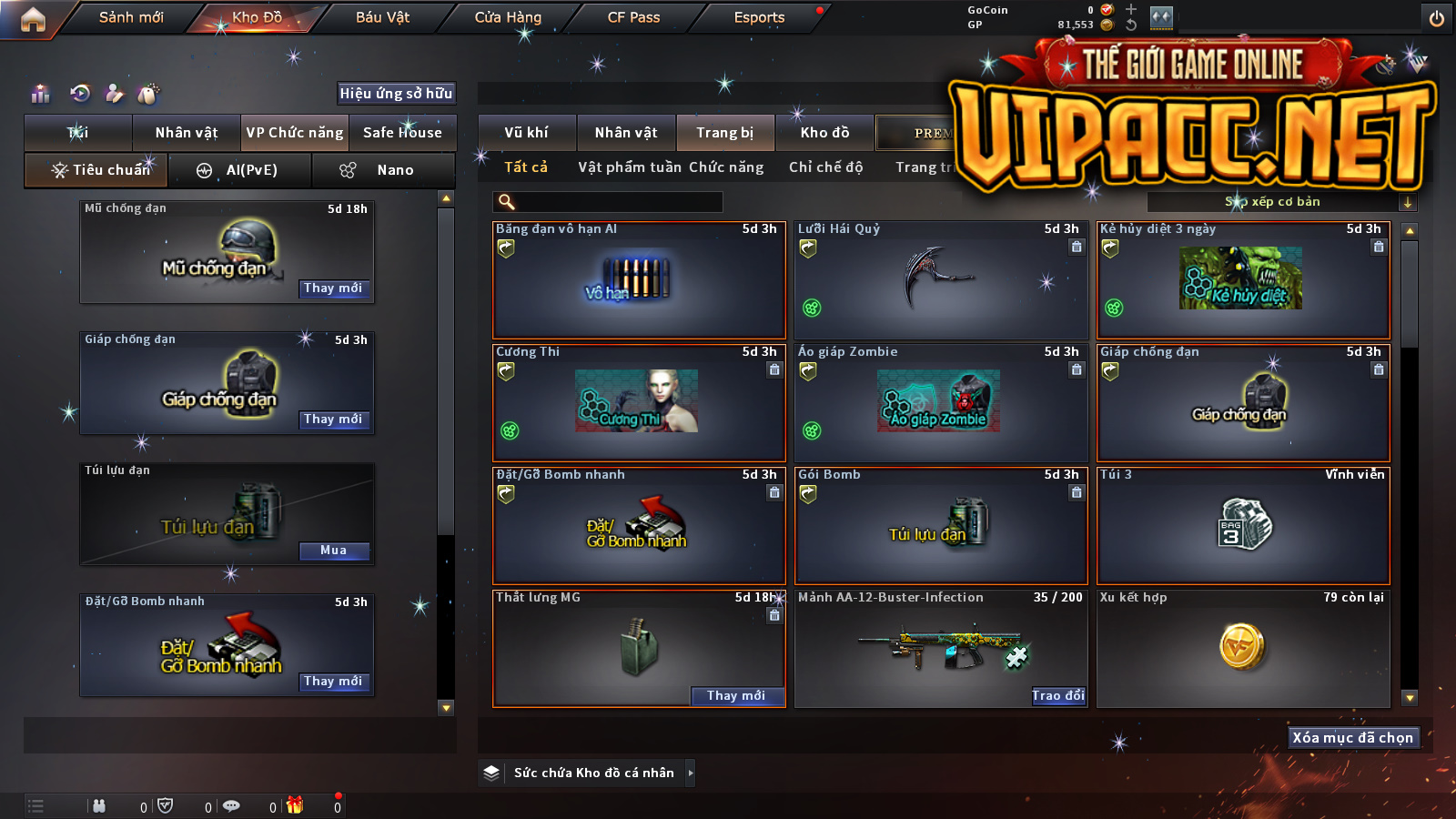Exchange the AA-12 fragment with Trao đổi
The width and height of the screenshot is (1456, 819).
point(1057,696)
